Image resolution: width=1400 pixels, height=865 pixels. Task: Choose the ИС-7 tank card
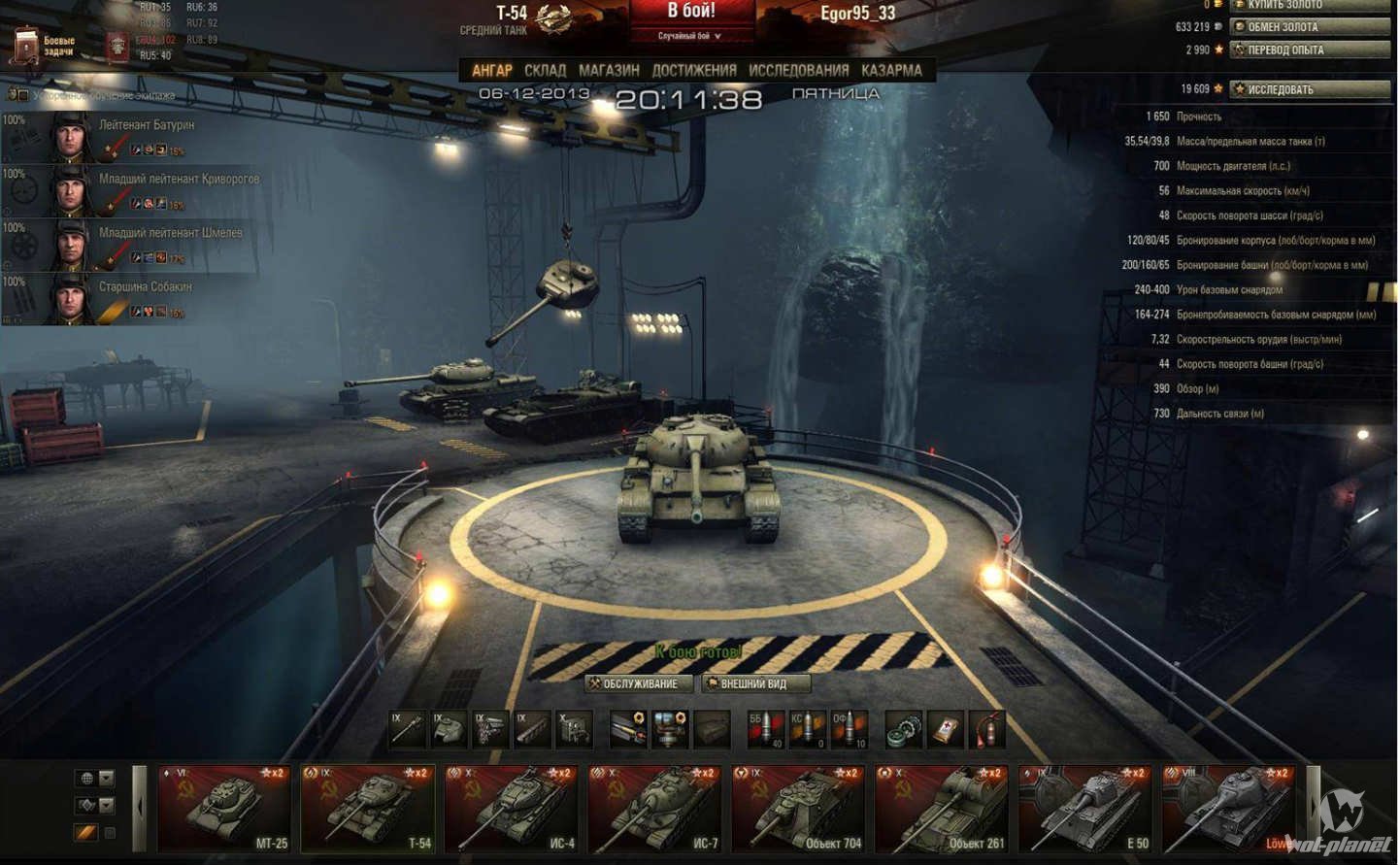pyautogui.click(x=655, y=809)
